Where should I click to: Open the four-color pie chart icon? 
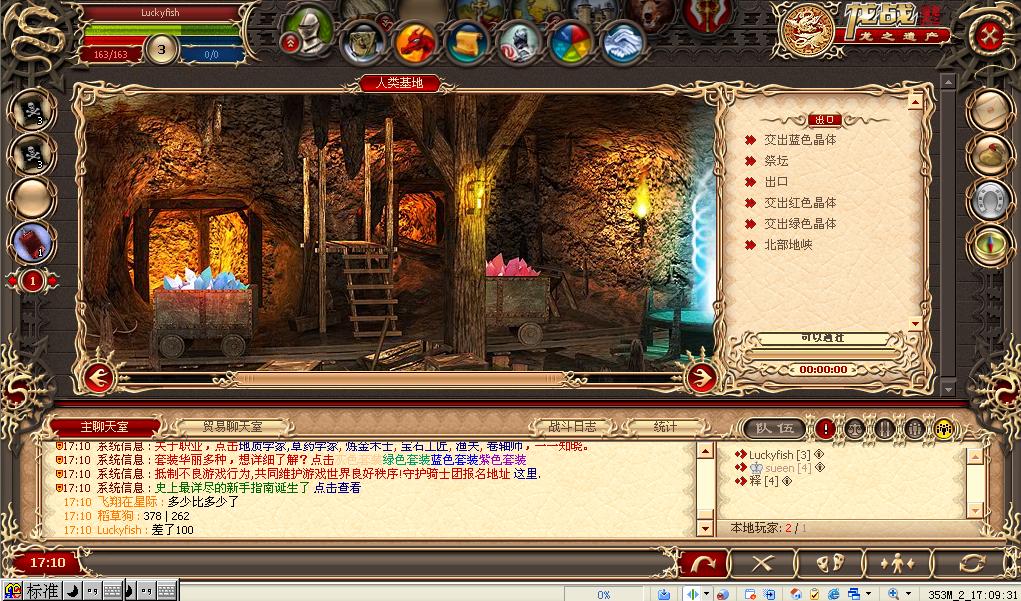tap(572, 42)
